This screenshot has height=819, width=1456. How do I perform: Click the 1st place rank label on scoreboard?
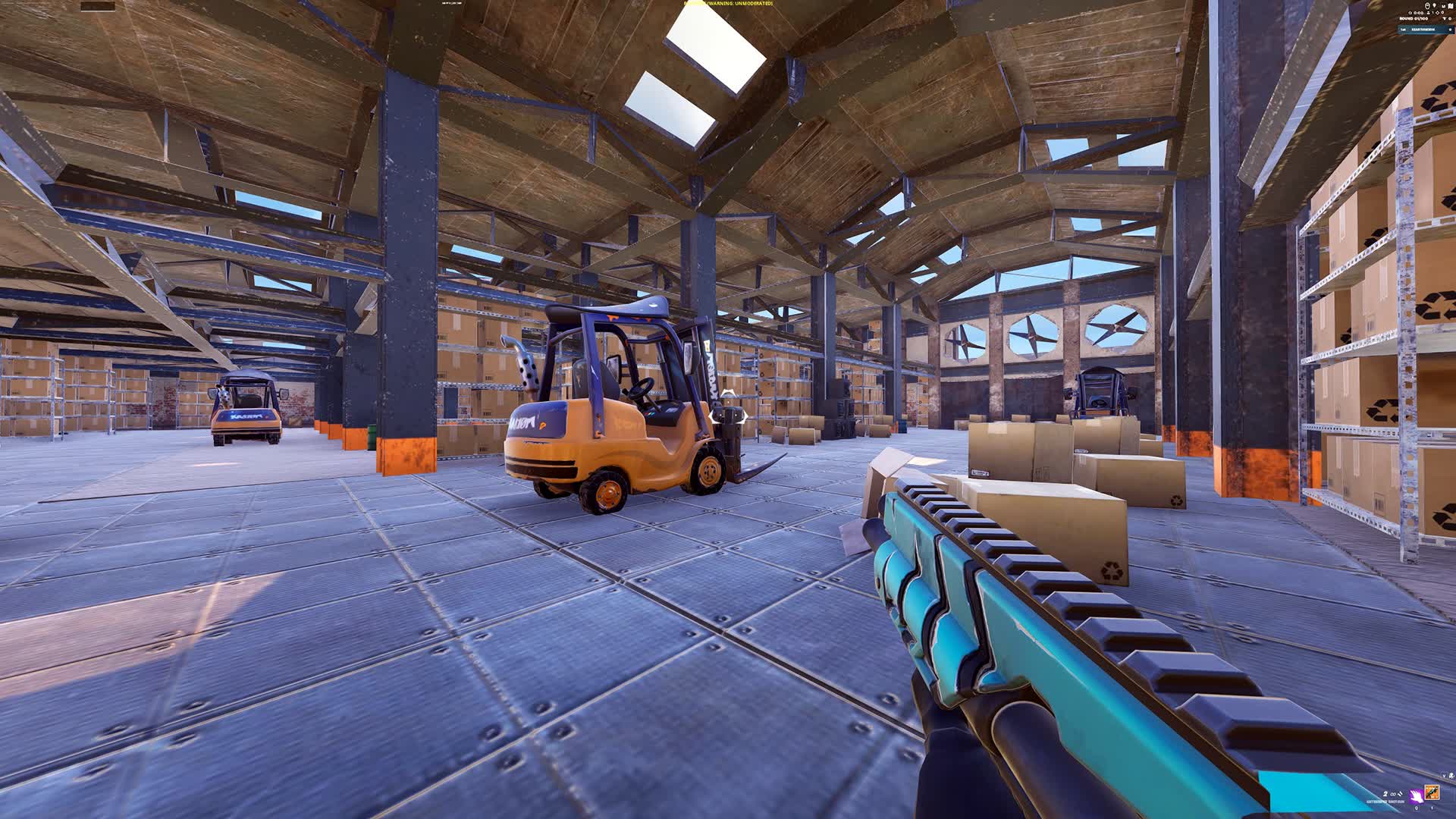click(1404, 31)
